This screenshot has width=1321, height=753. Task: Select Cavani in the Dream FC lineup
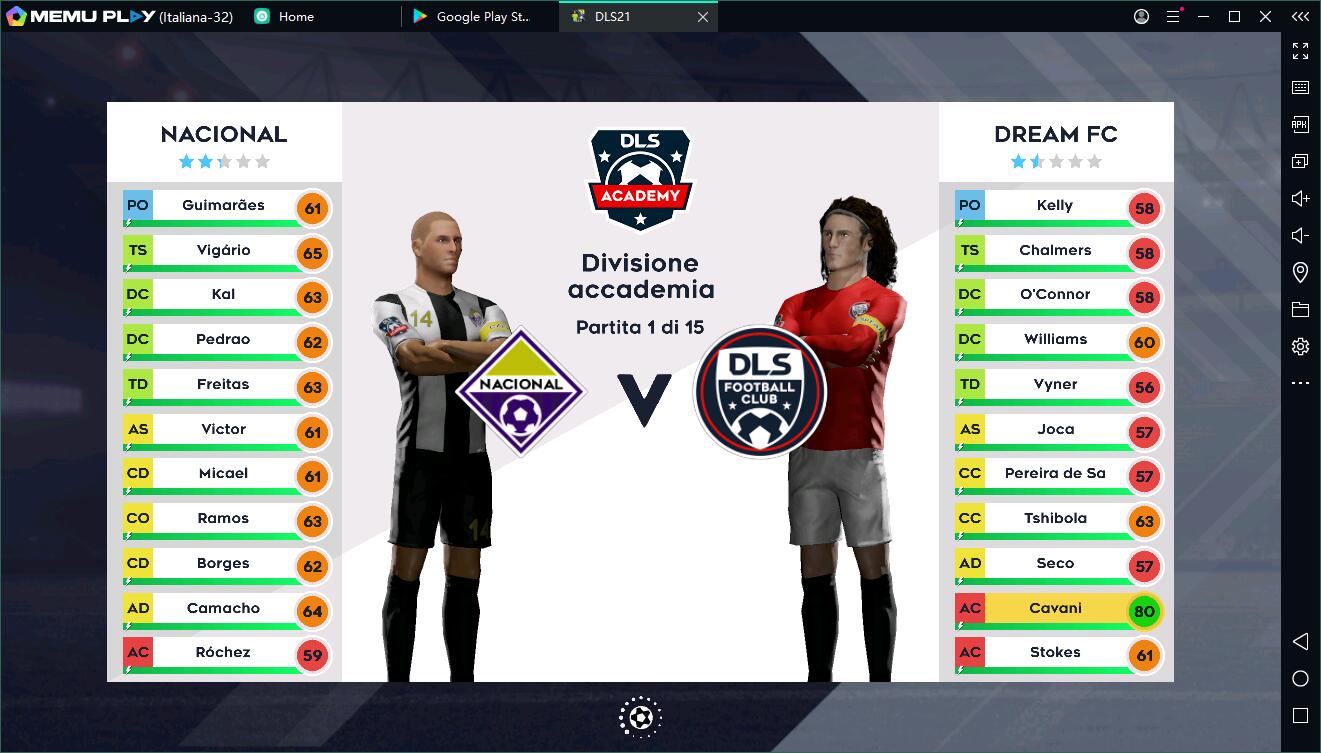[x=1056, y=610]
